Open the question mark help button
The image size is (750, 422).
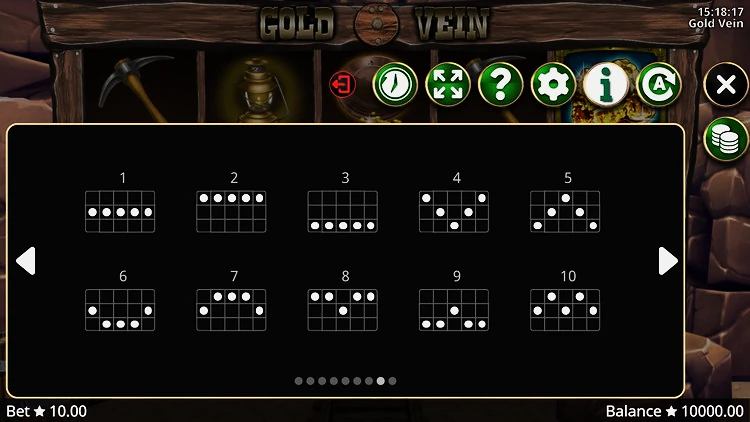[501, 85]
